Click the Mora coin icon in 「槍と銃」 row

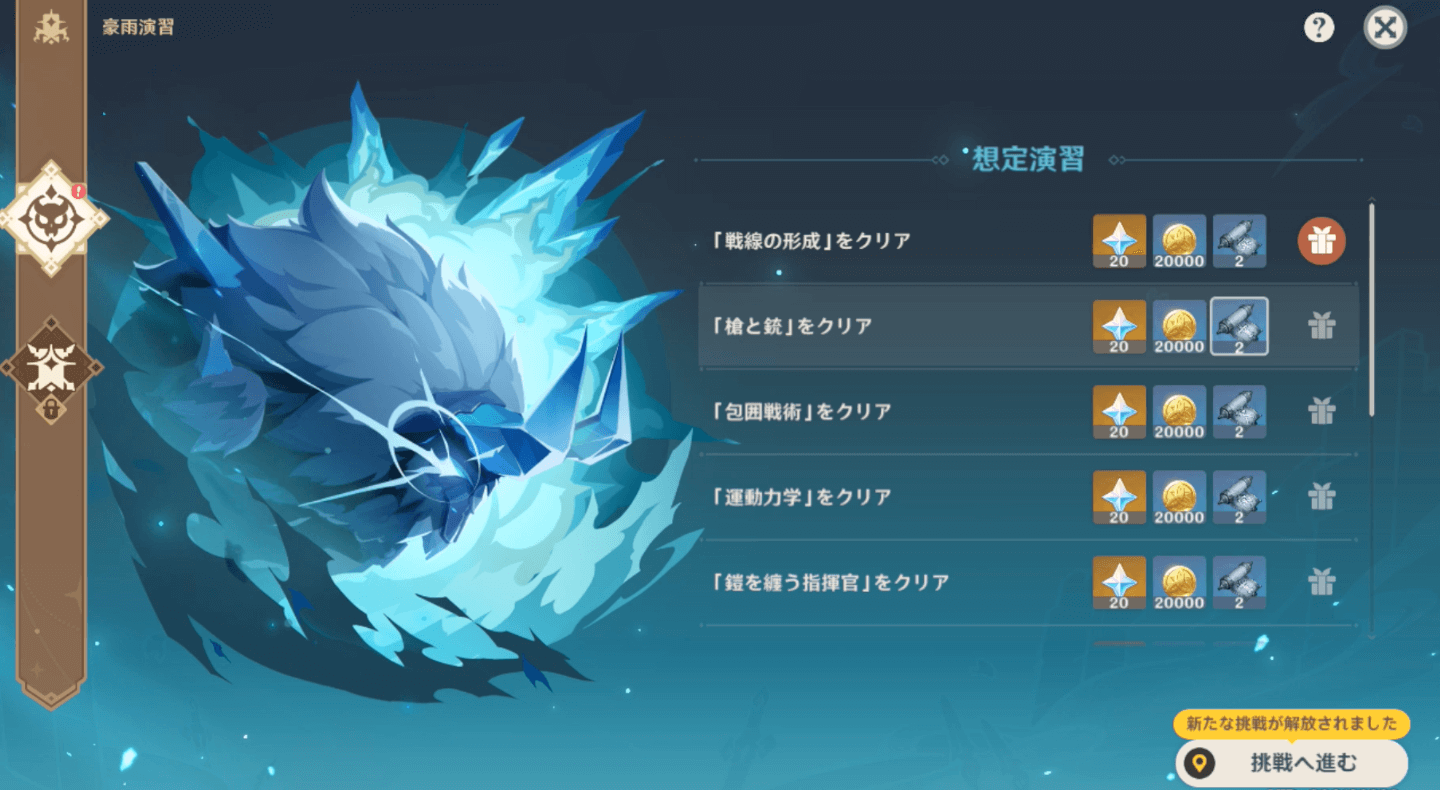tap(1179, 327)
